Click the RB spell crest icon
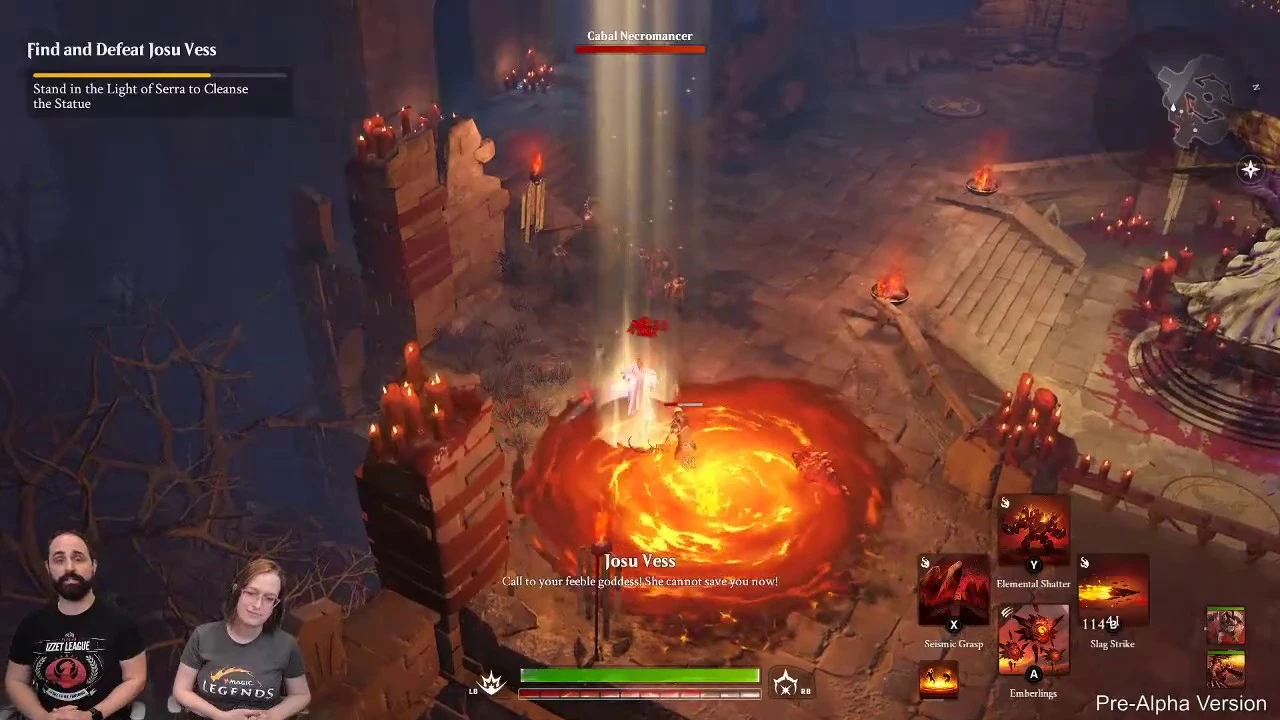1280x720 pixels. tap(786, 683)
